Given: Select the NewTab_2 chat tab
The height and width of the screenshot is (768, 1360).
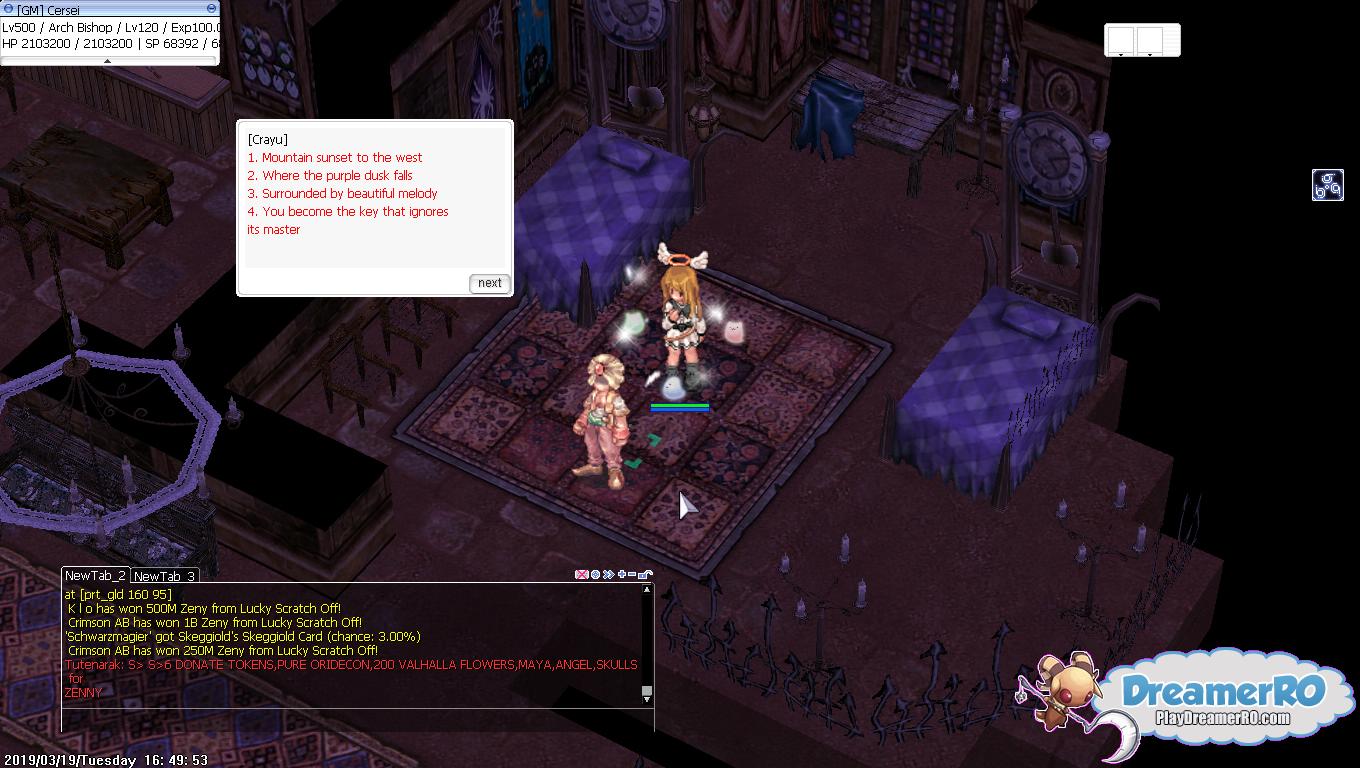Looking at the screenshot, I should tap(95, 575).
